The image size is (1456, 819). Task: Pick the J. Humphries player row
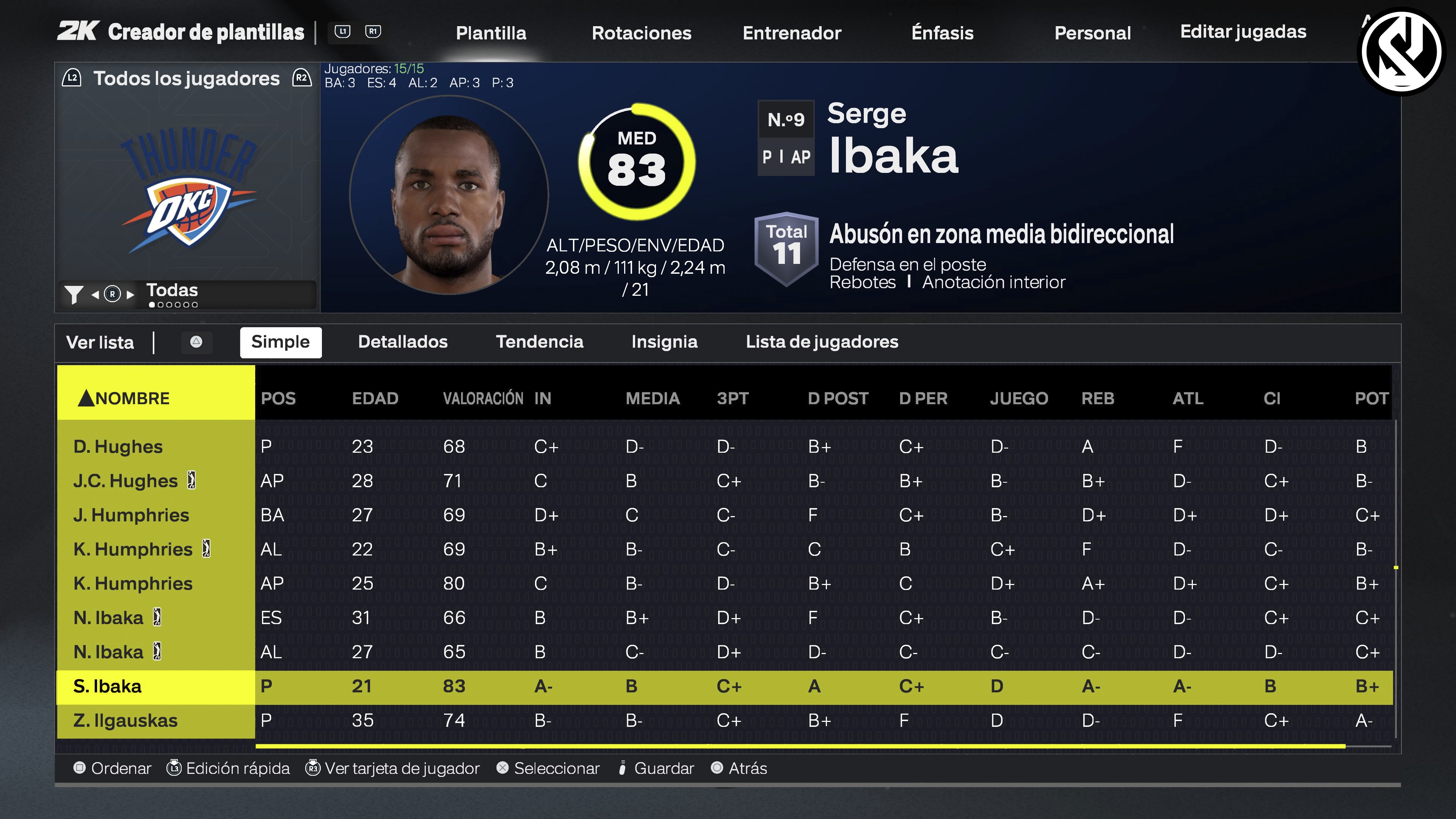(131, 515)
